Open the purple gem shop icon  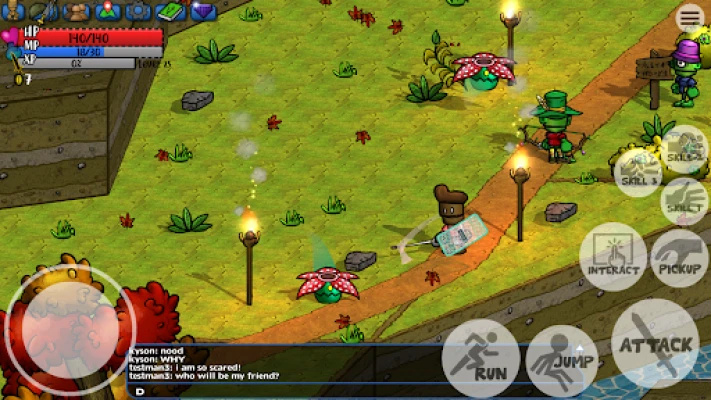pyautogui.click(x=204, y=12)
